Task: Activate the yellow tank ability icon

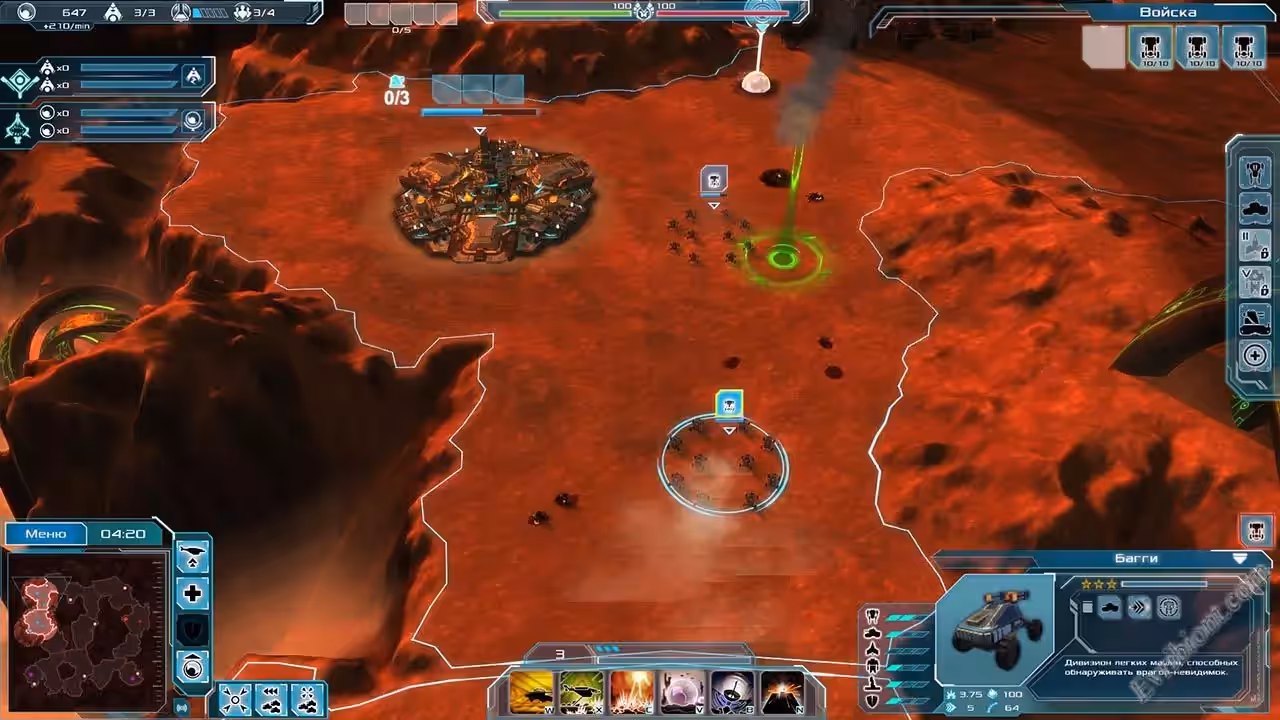Action: (531, 692)
